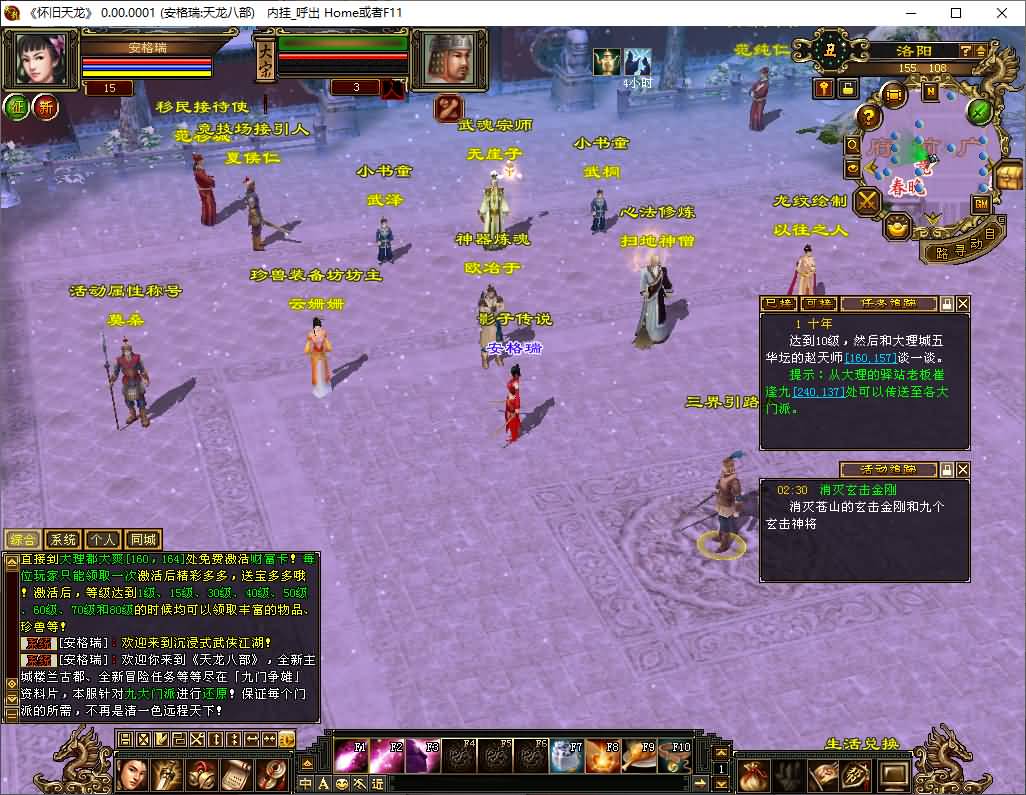Use the F9 hotbar item

click(x=639, y=756)
